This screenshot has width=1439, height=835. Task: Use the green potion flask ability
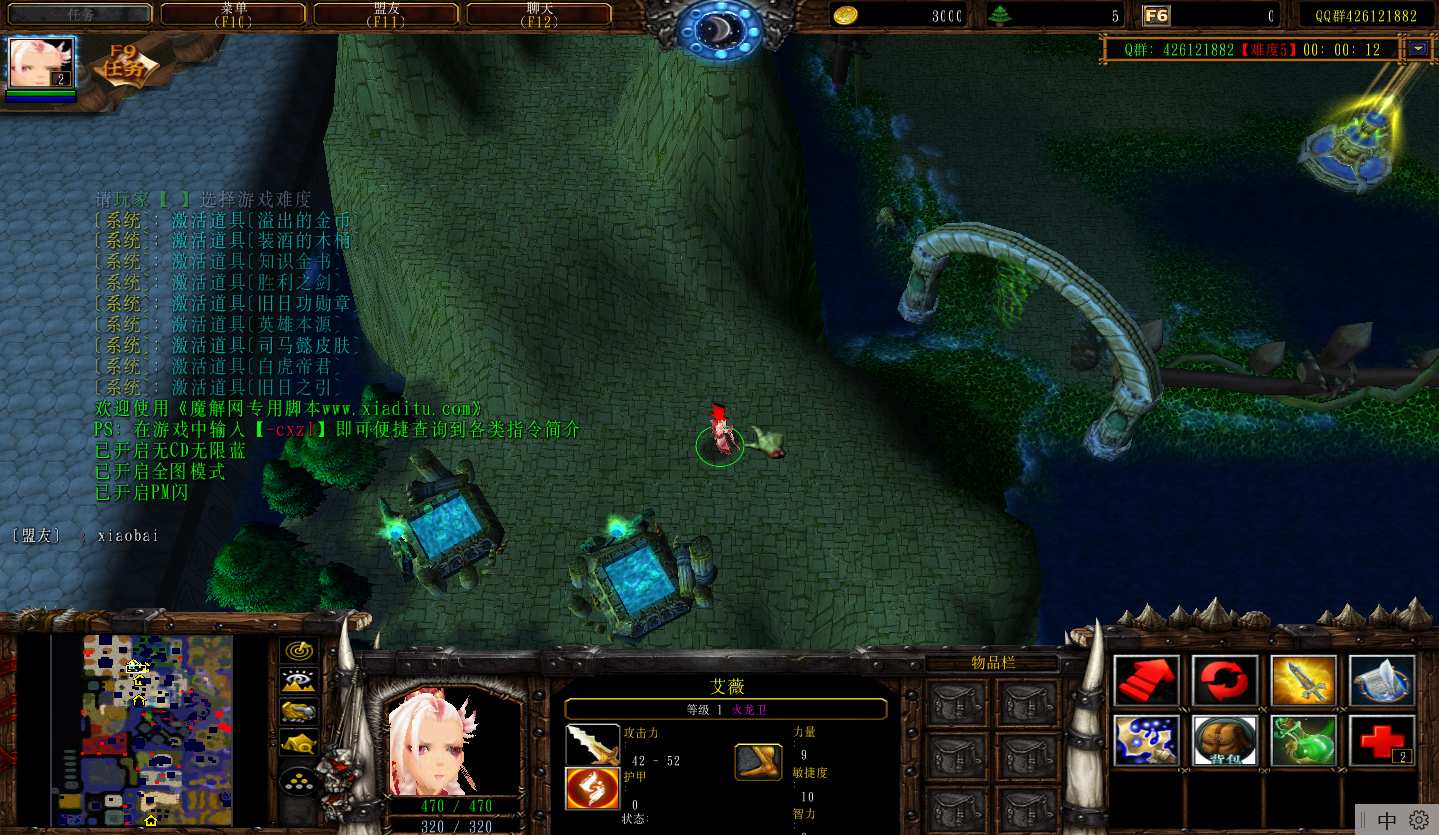1303,741
